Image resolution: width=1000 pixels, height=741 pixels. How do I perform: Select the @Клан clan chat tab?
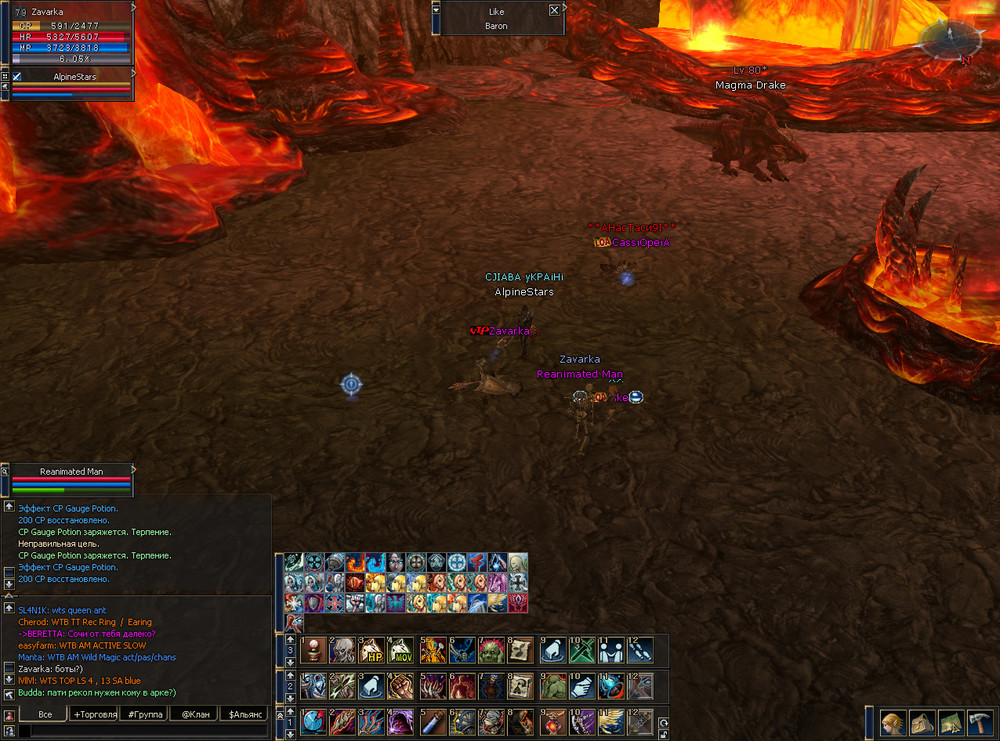tap(195, 714)
